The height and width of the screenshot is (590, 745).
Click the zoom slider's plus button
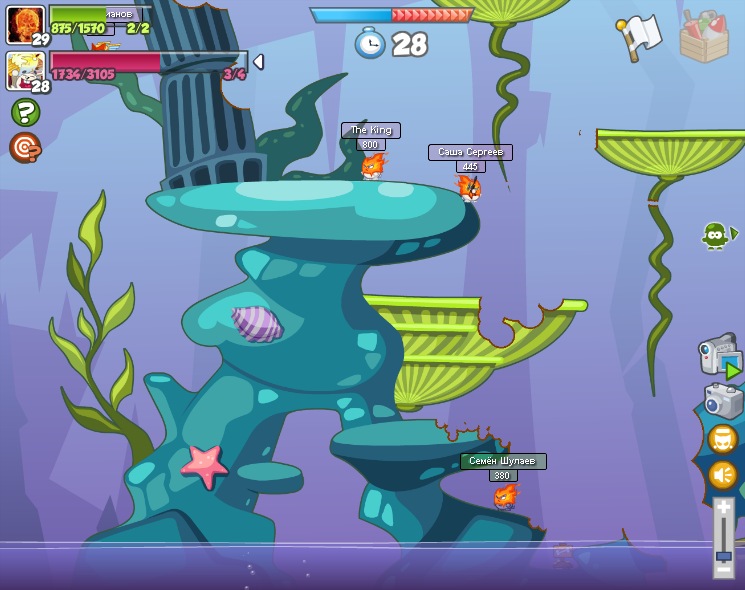(723, 509)
